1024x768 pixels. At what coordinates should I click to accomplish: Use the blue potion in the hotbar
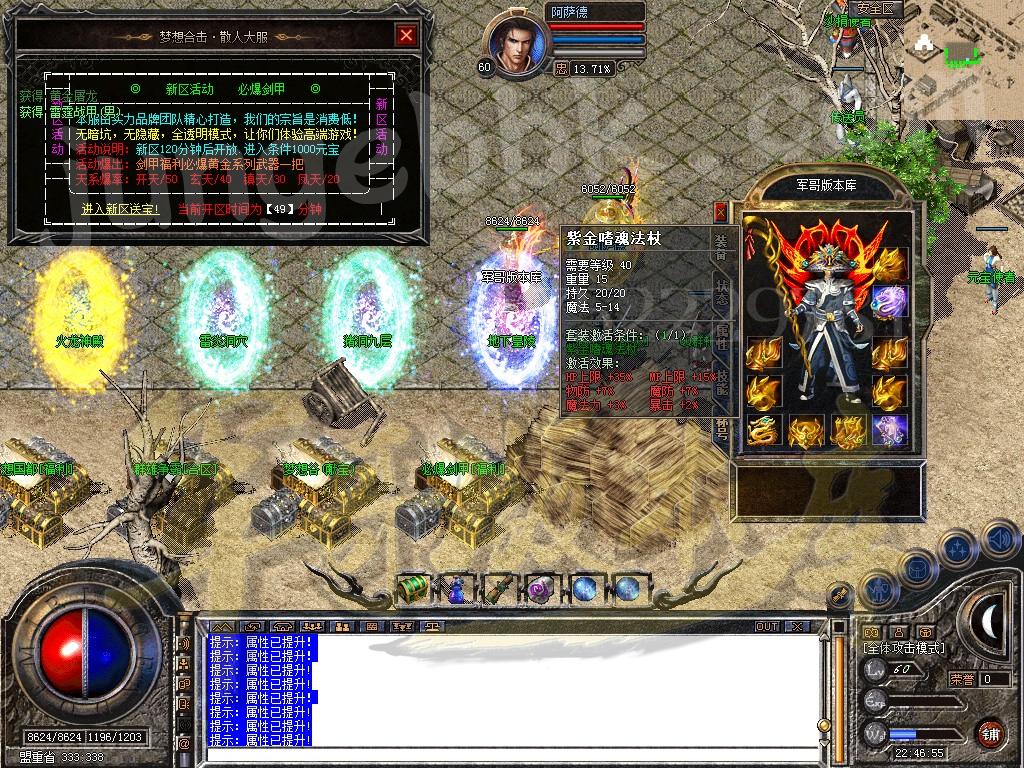pos(456,589)
